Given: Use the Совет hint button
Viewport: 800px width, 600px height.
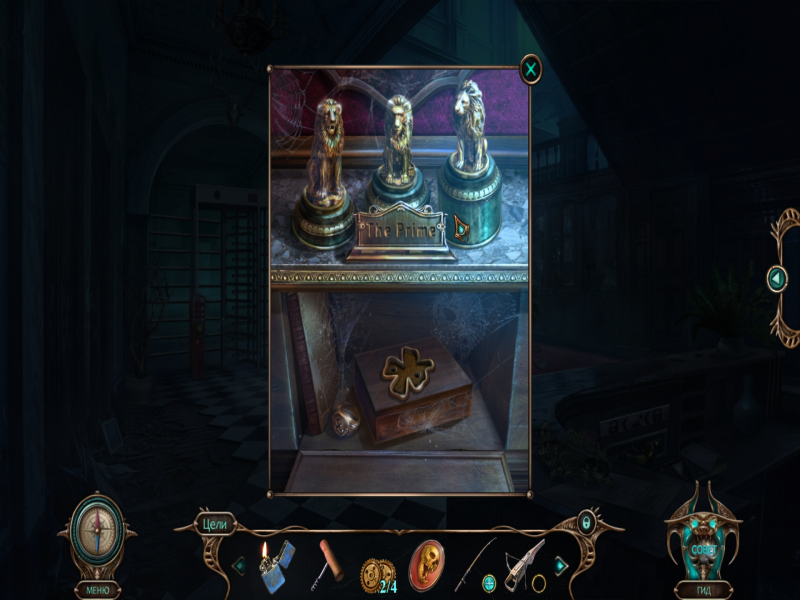Looking at the screenshot, I should point(703,548).
